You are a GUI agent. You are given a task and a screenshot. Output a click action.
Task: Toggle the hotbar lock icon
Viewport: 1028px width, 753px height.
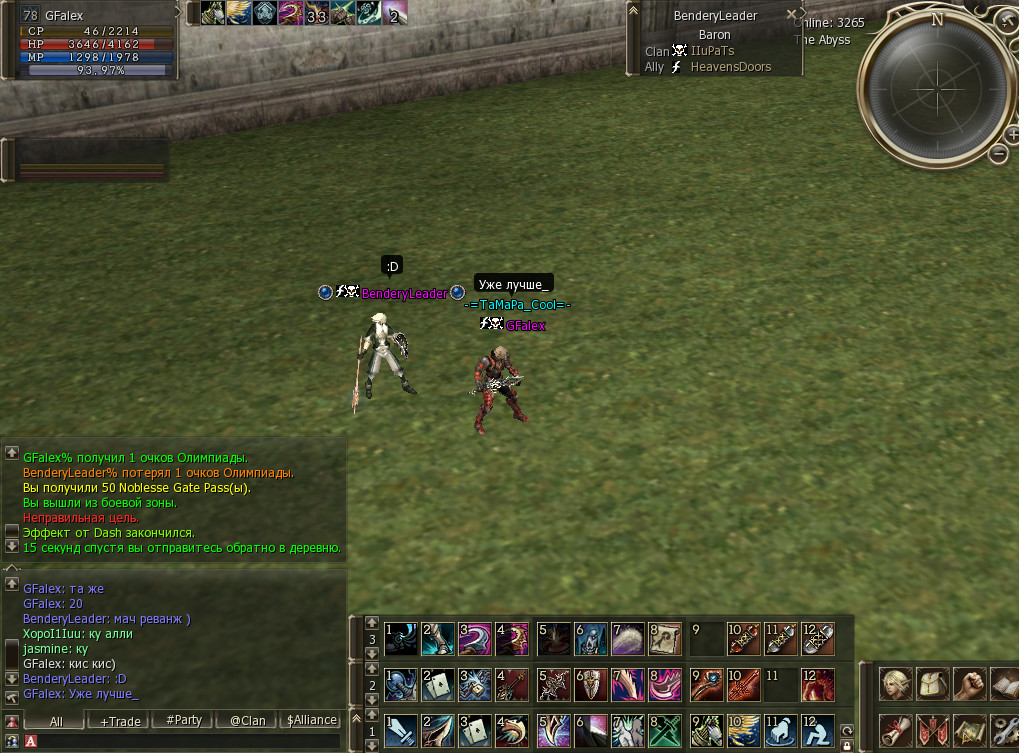[x=846, y=745]
